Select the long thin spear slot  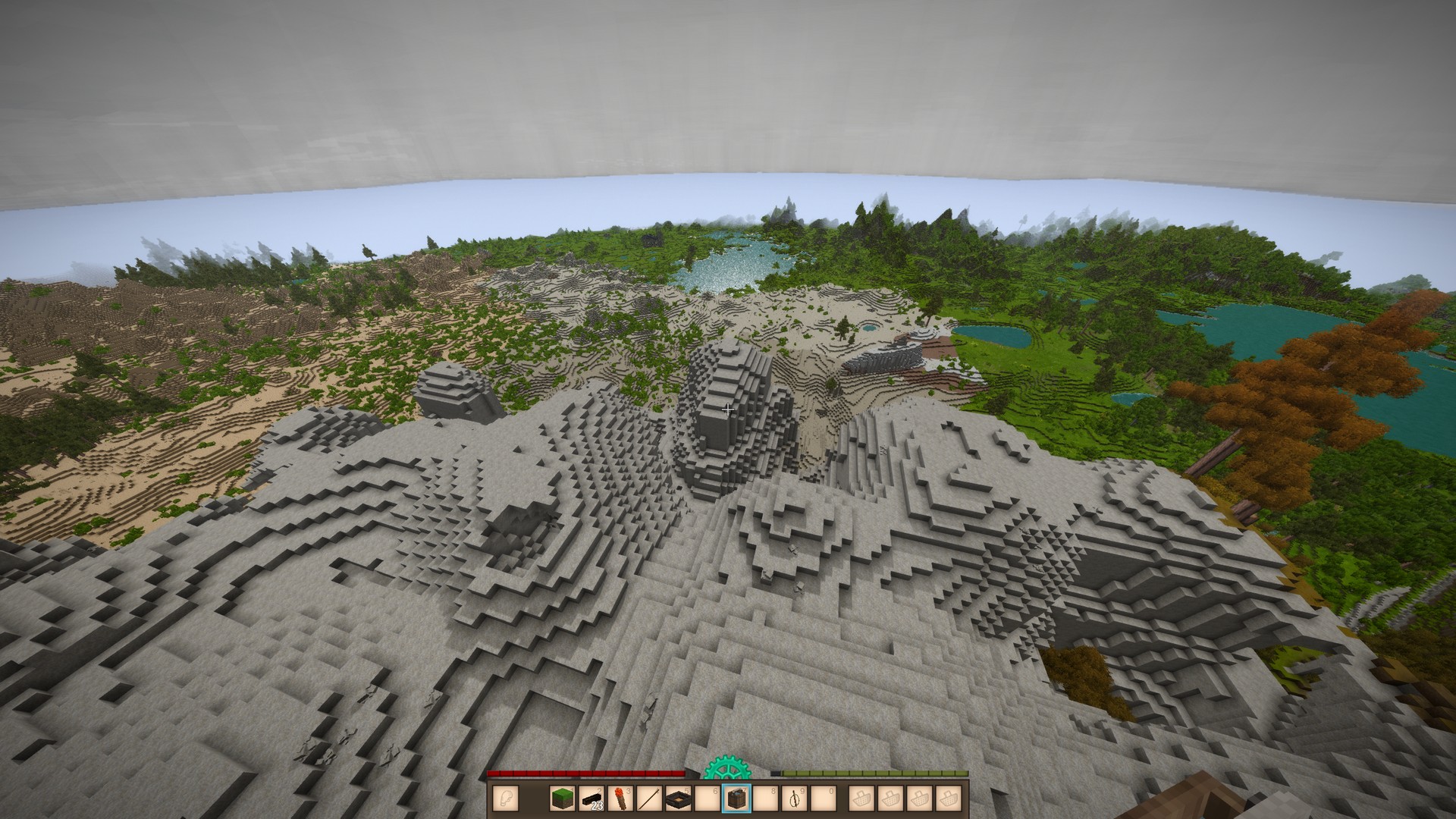pos(649,799)
